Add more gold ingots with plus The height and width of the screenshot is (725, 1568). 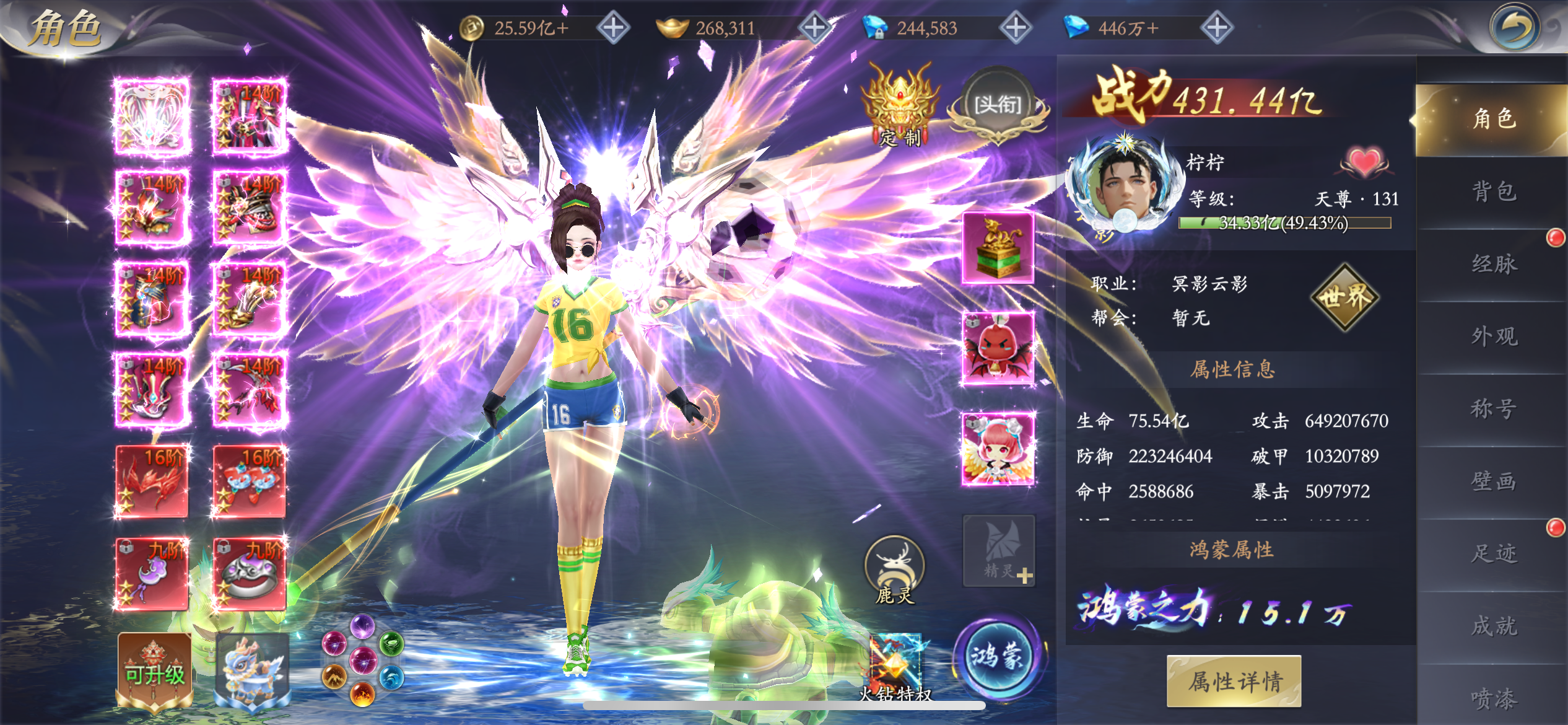point(814,28)
